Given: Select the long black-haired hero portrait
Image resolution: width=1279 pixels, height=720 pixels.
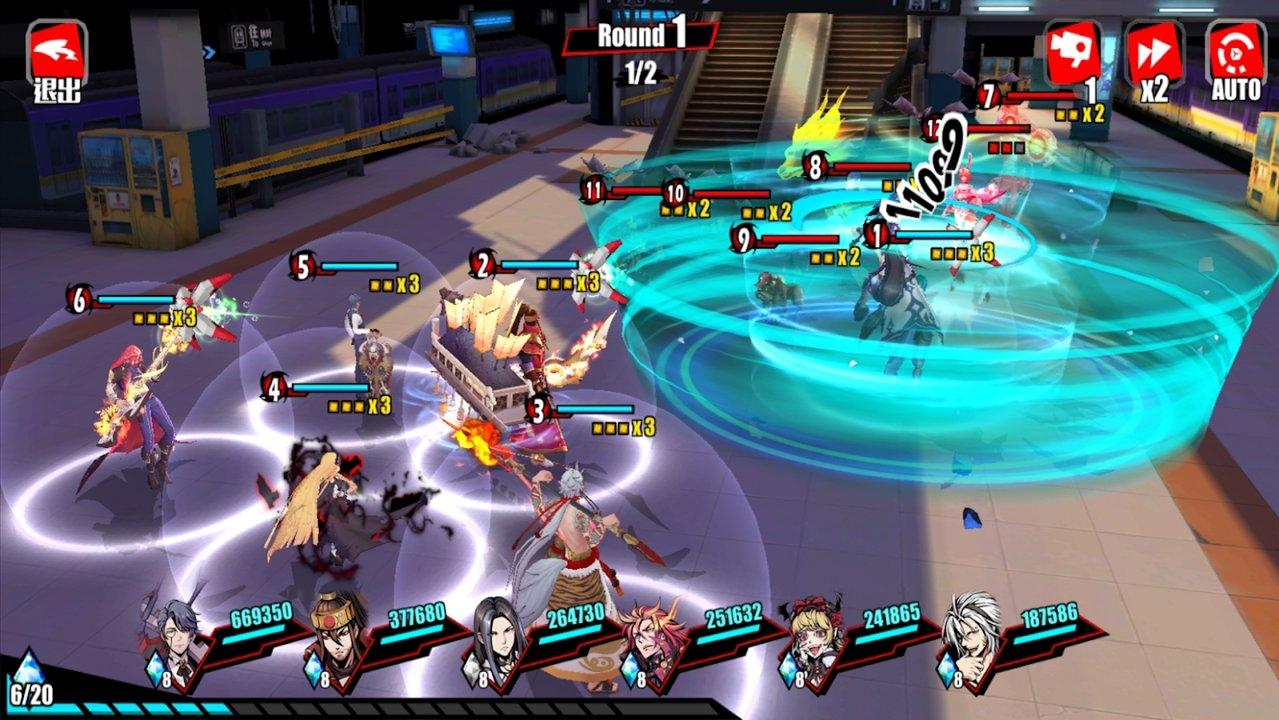Looking at the screenshot, I should click(x=496, y=638).
